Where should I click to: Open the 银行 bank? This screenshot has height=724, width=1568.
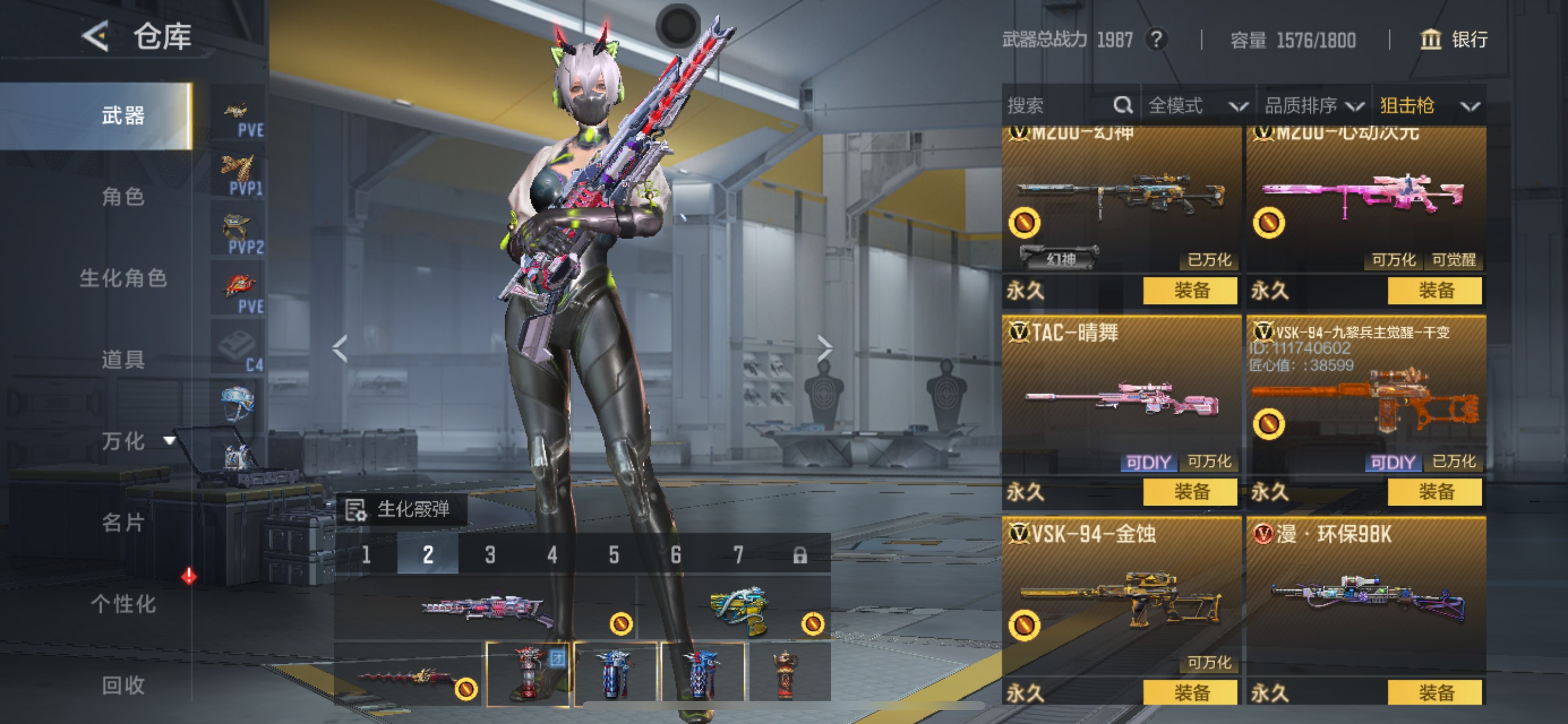tap(1454, 40)
